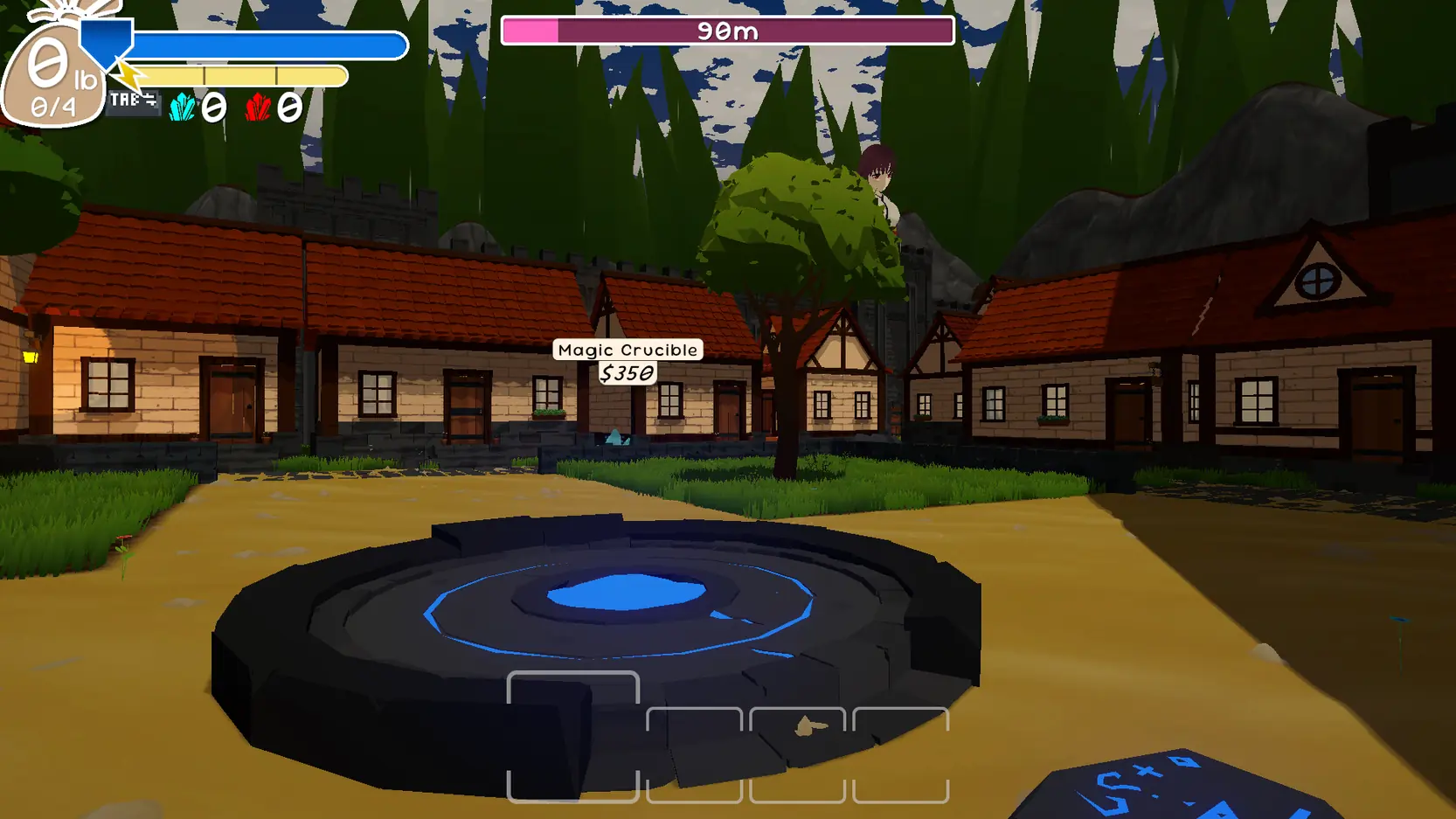Click the red crystal currency icon
The image size is (1456, 819).
[x=258, y=108]
